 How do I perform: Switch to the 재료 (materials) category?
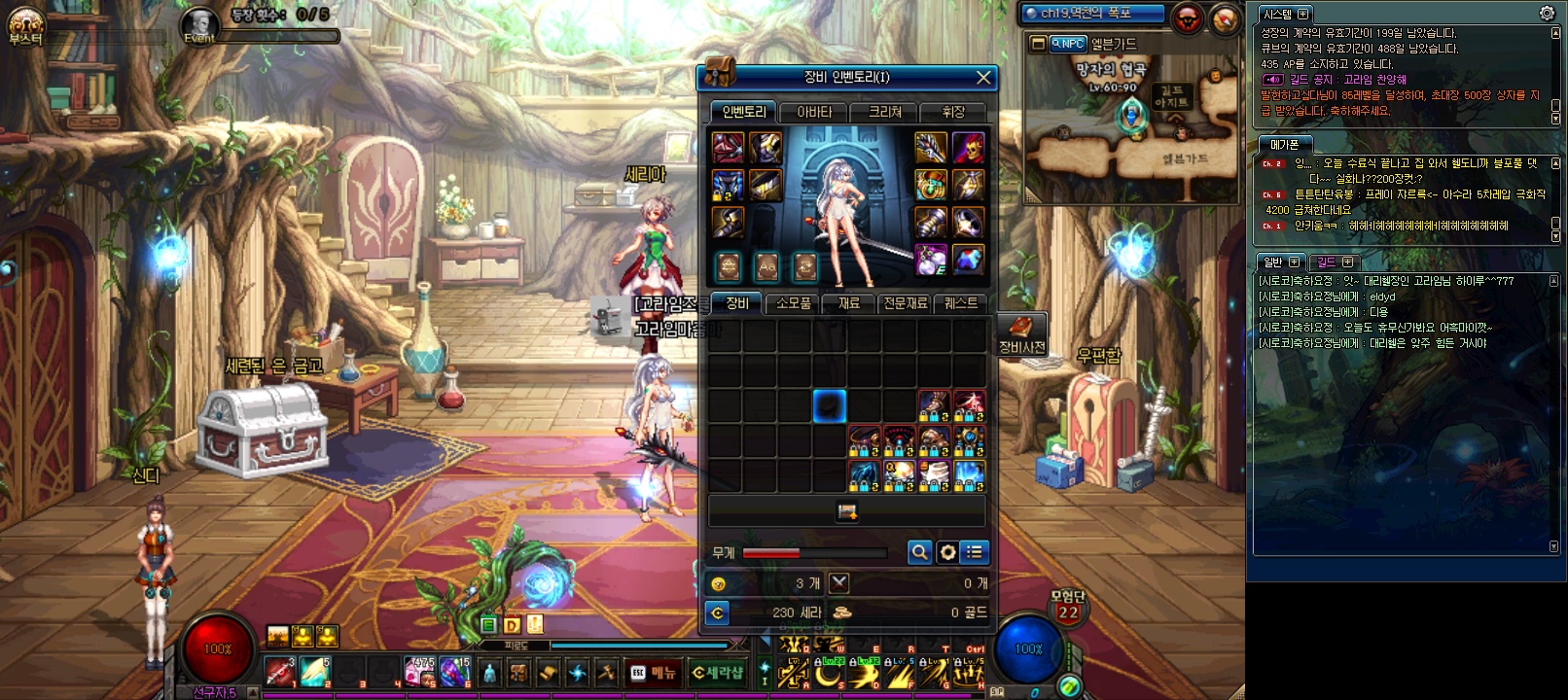click(x=848, y=303)
